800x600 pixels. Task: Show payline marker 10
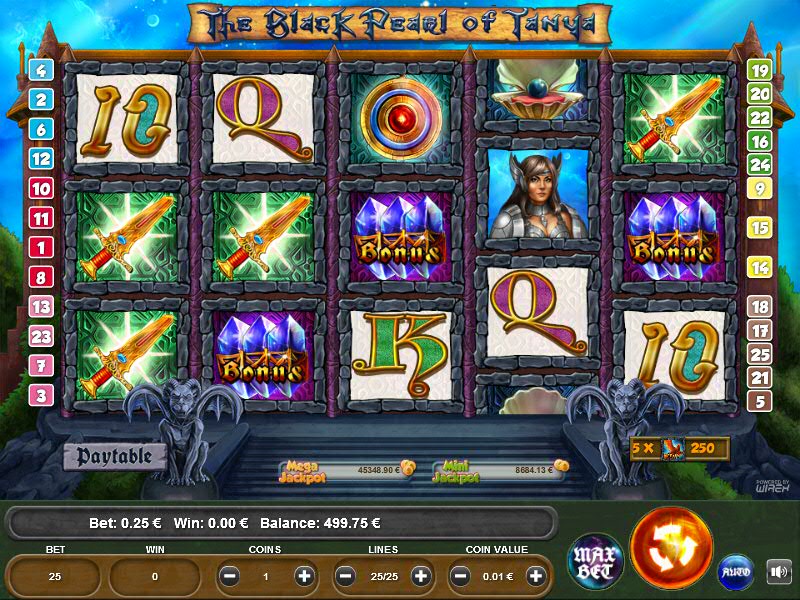(41, 188)
